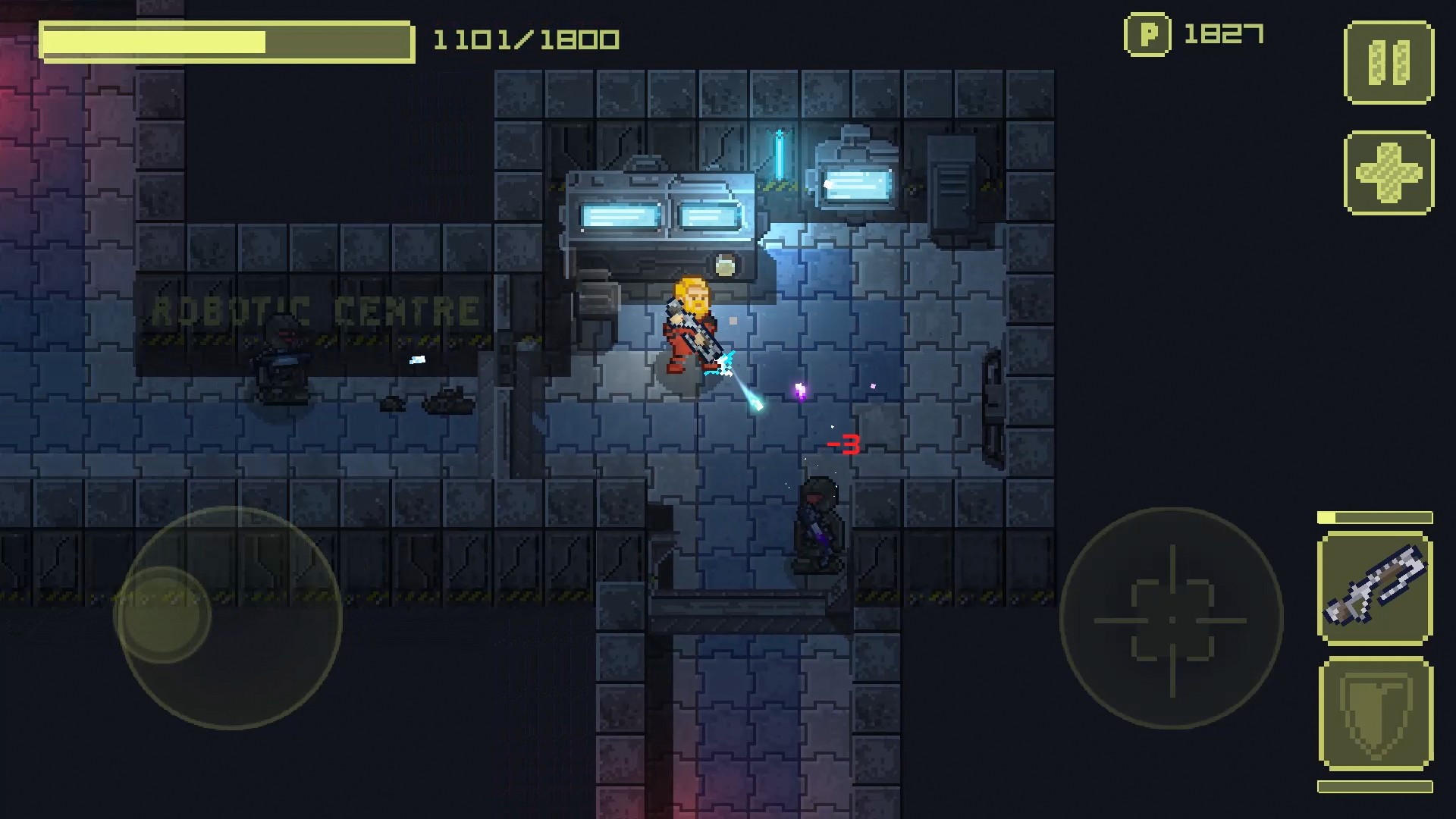This screenshot has height=819, width=1456.
Task: Tap the crosshair fire control
Action: pyautogui.click(x=1171, y=619)
